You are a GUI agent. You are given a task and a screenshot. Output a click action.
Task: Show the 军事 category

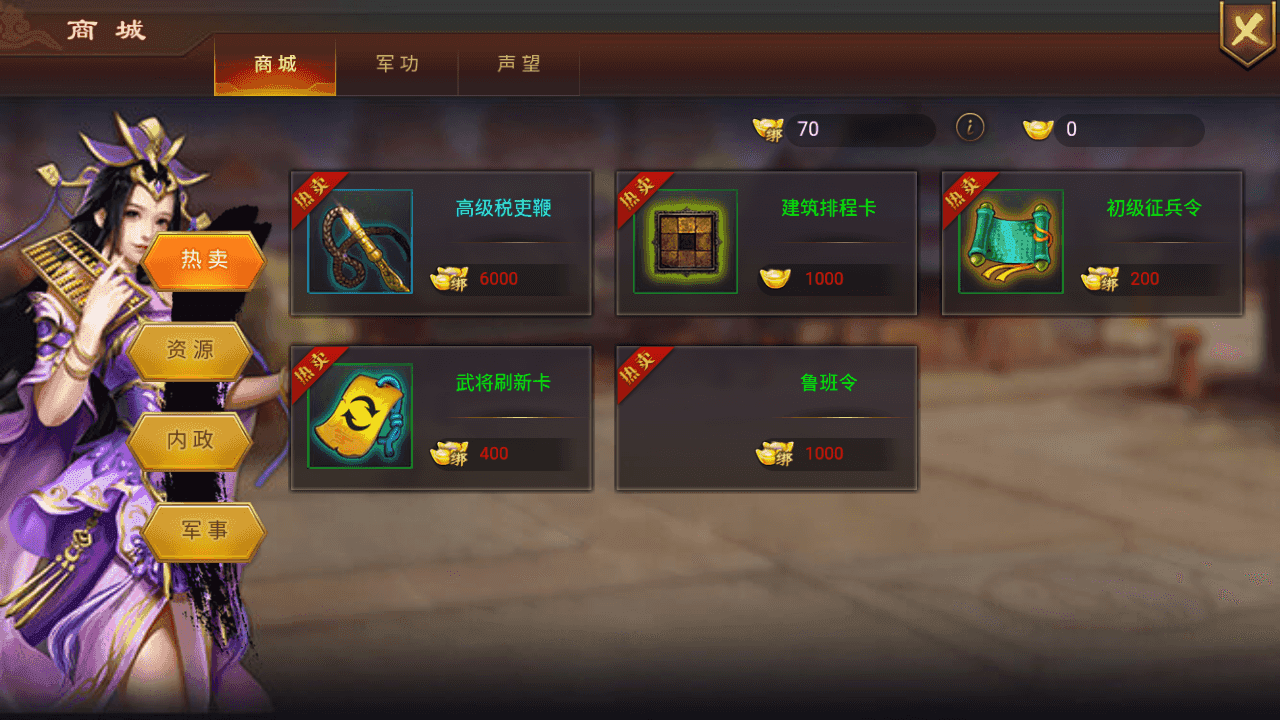coord(204,531)
